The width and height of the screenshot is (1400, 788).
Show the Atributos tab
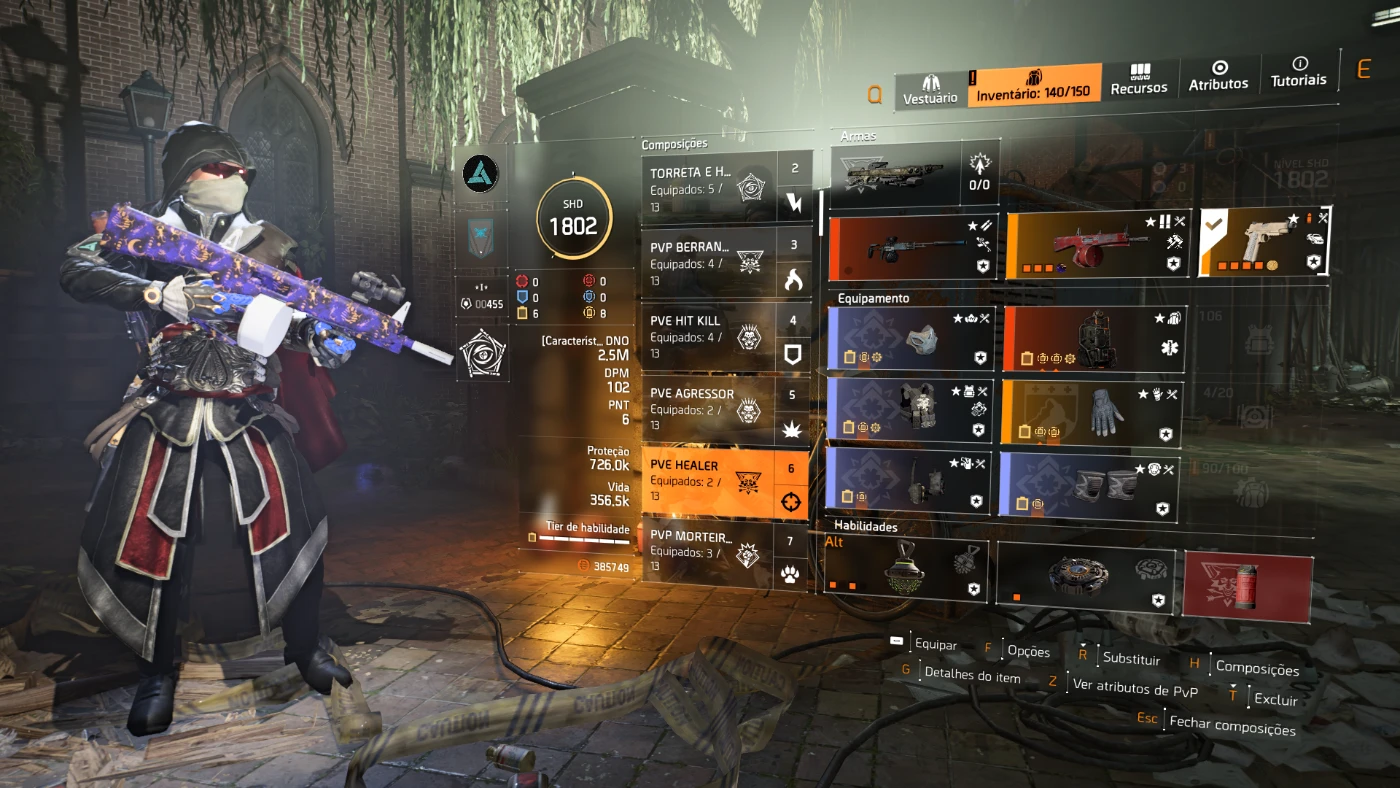(x=1218, y=77)
